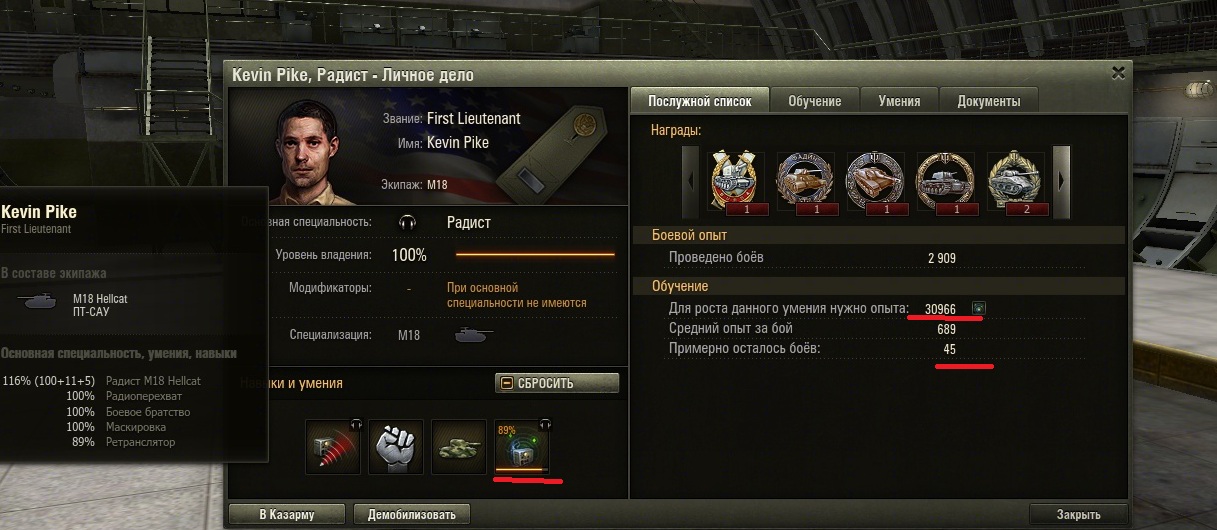
Task: Select the Умения tab
Action: tap(899, 101)
